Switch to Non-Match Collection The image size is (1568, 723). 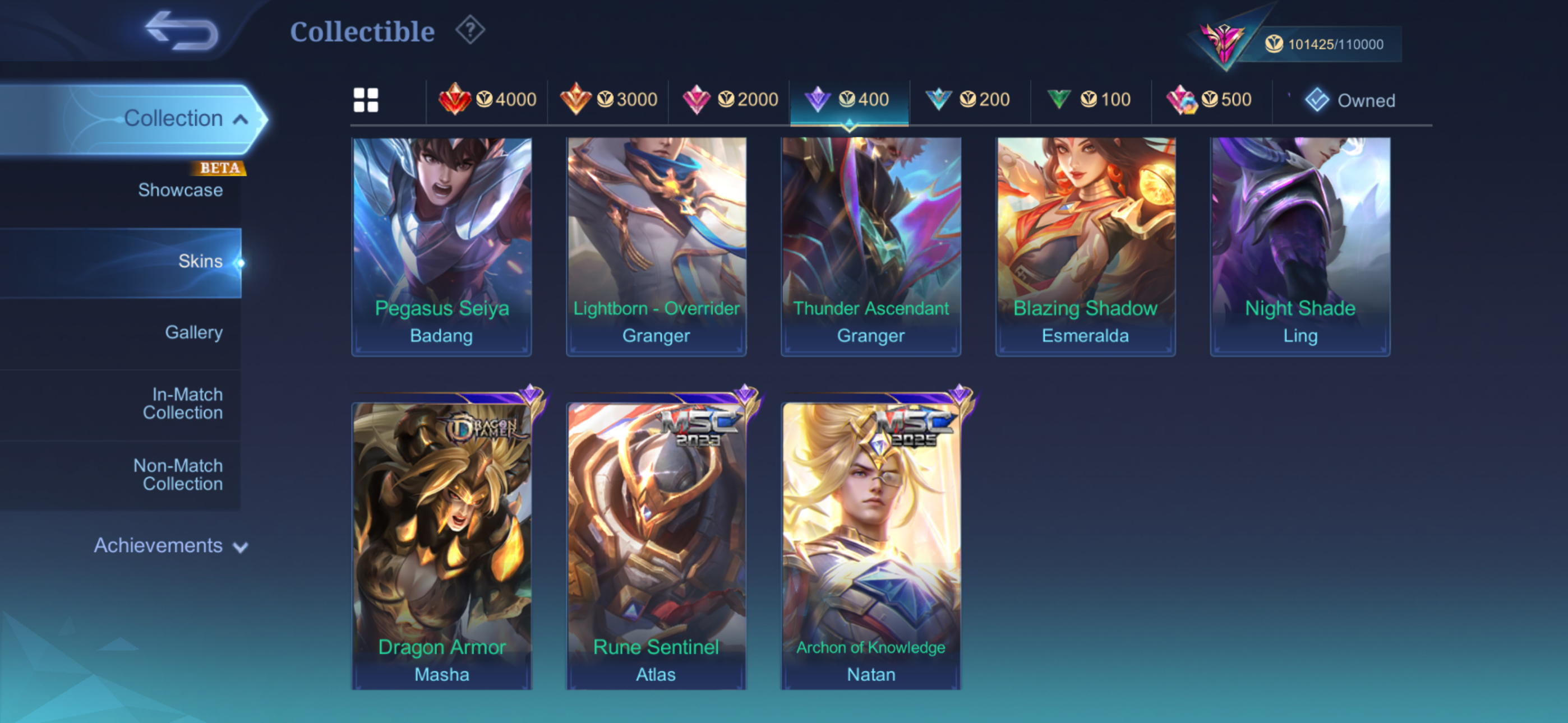[x=178, y=475]
